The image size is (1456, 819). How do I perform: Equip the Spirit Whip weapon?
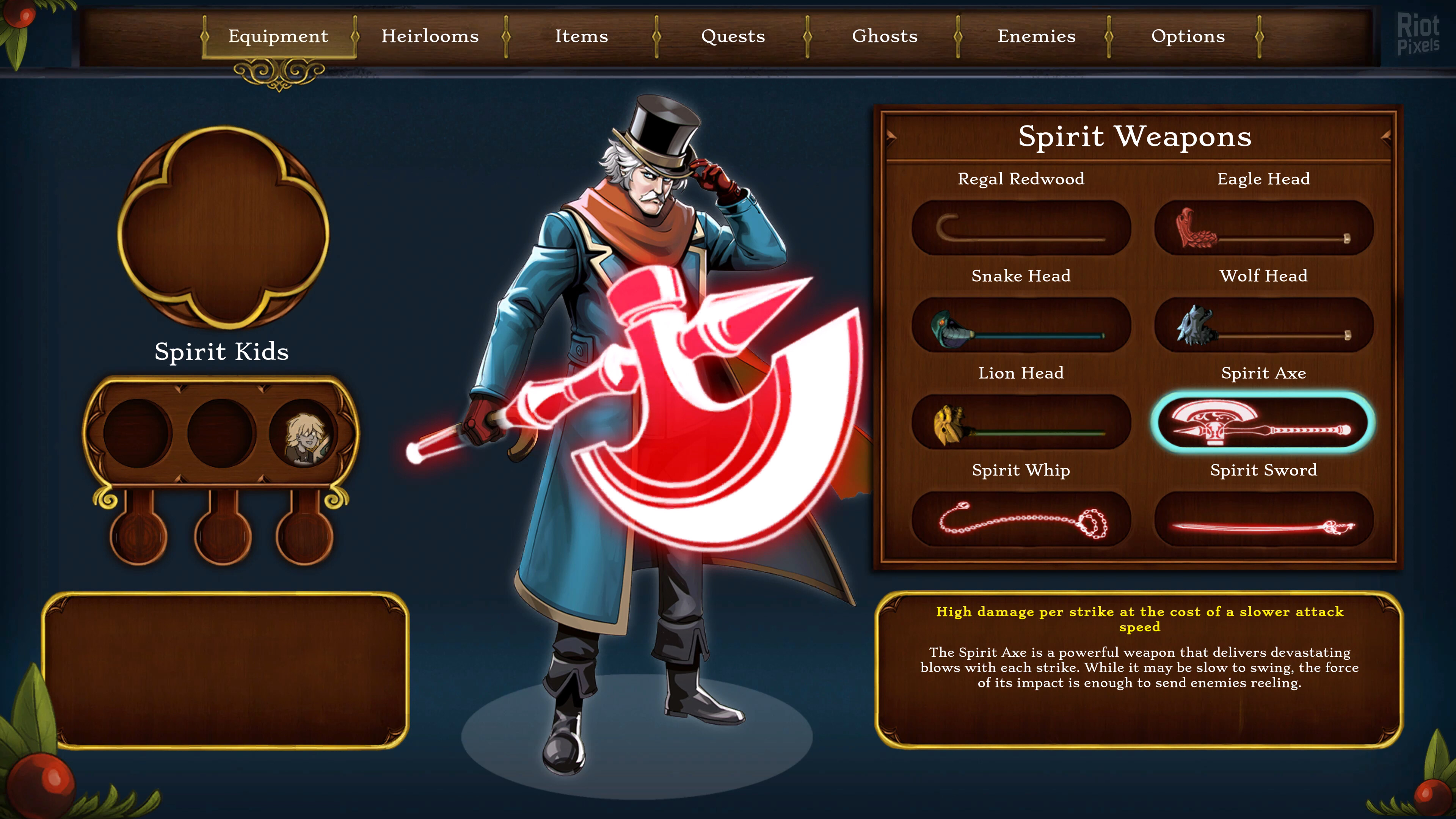tap(1021, 519)
